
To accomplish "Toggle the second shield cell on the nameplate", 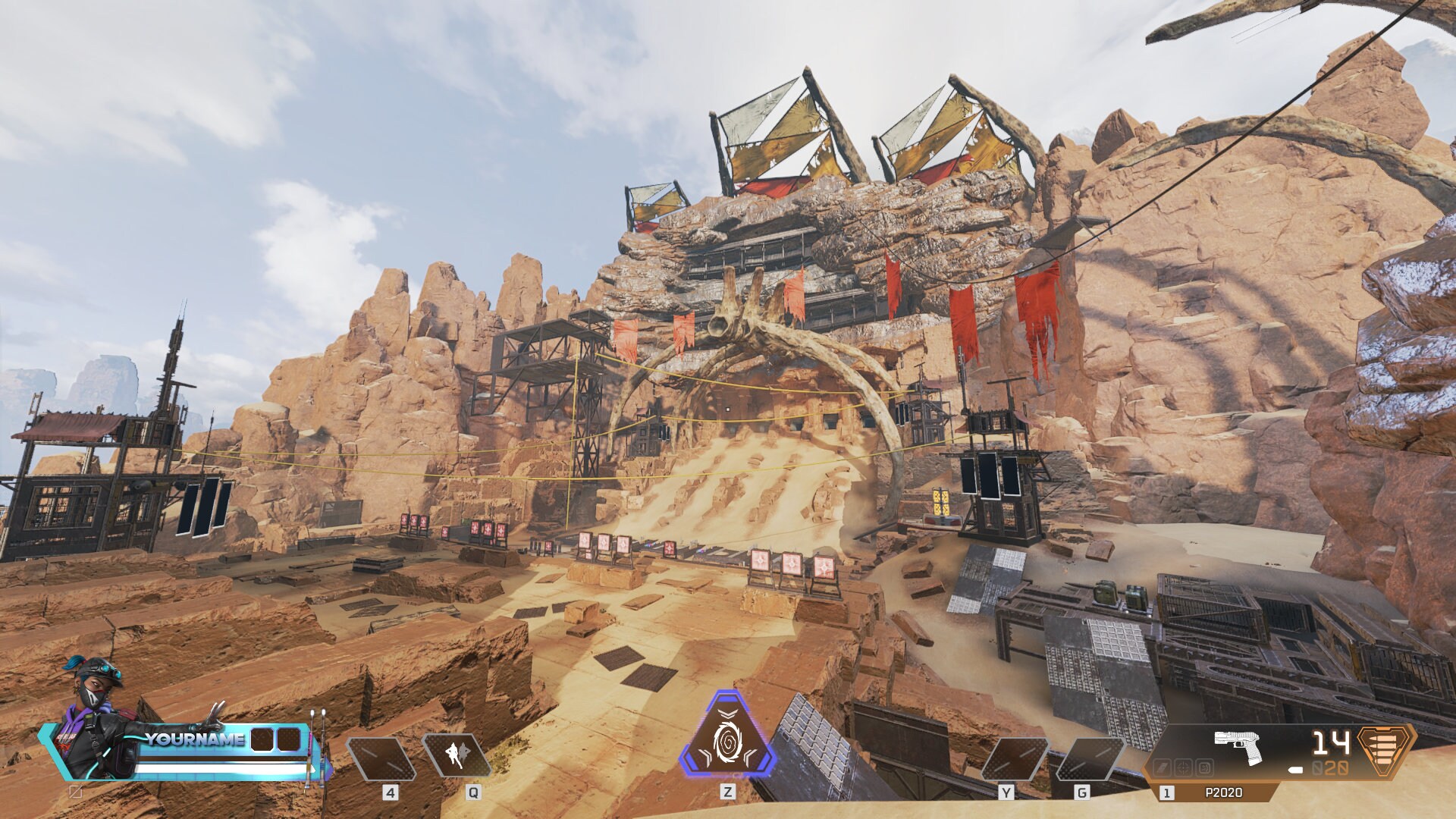I will pos(289,739).
